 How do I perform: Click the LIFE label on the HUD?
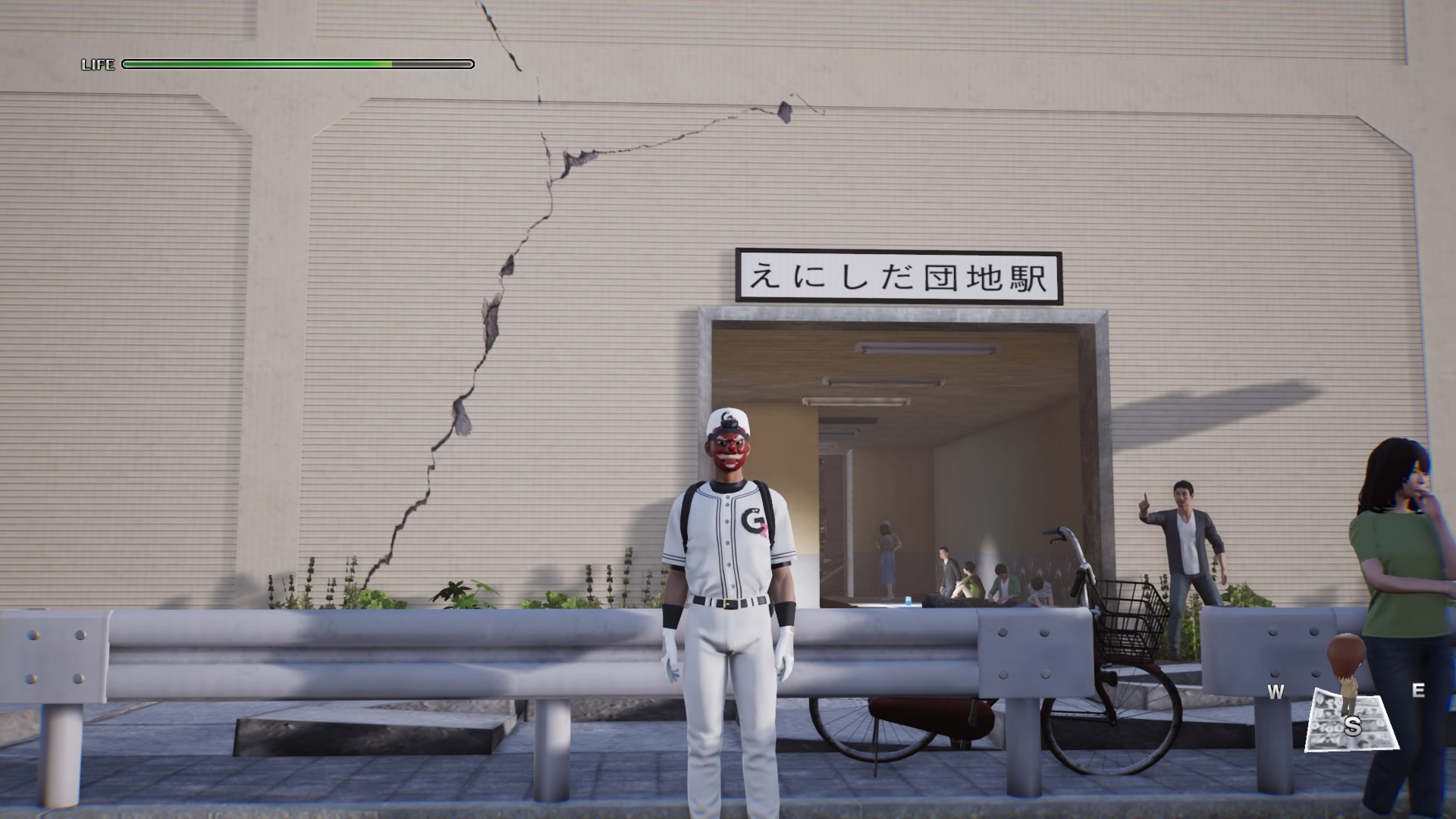click(98, 64)
